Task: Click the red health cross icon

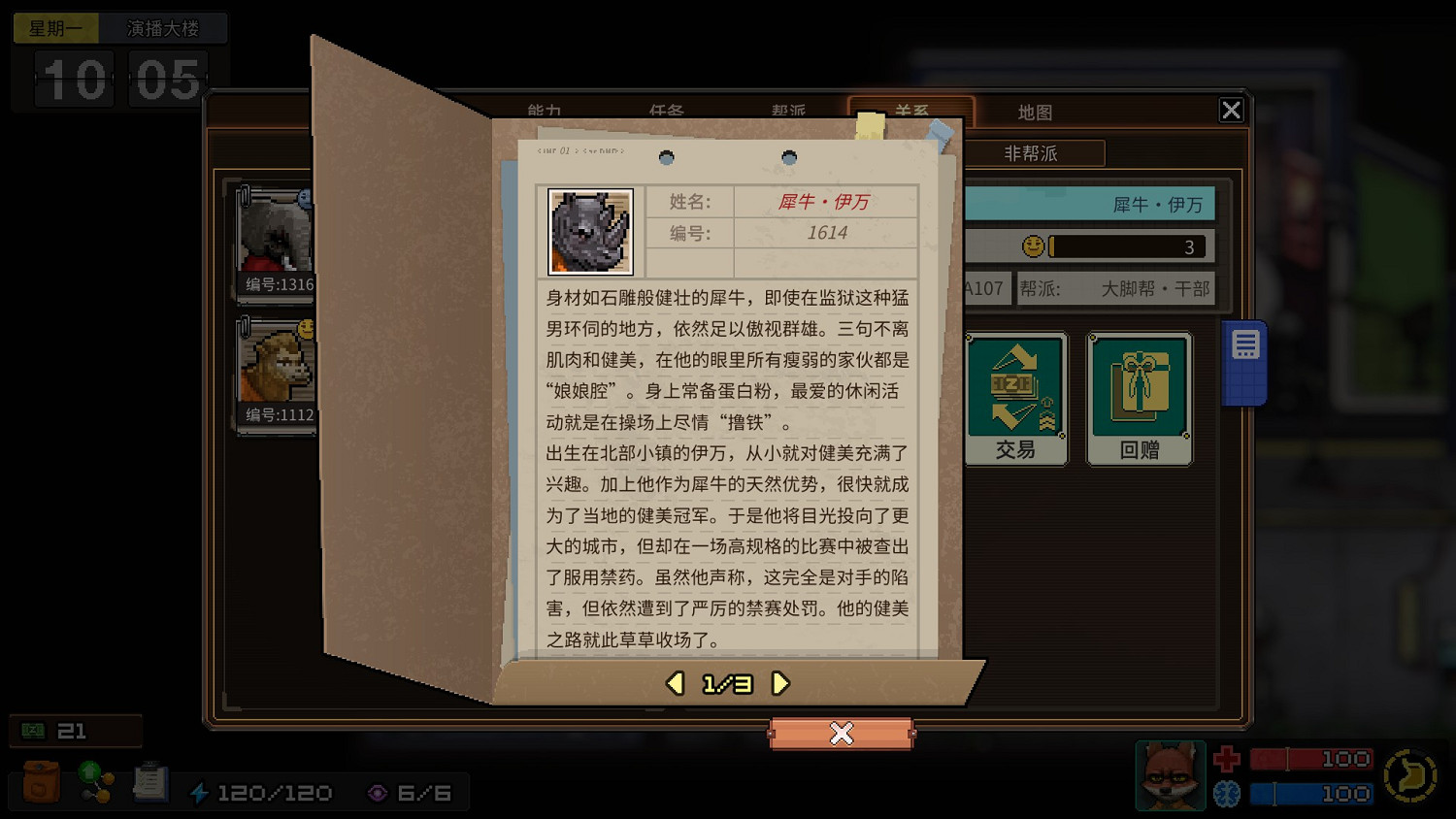Action: click(x=1225, y=759)
